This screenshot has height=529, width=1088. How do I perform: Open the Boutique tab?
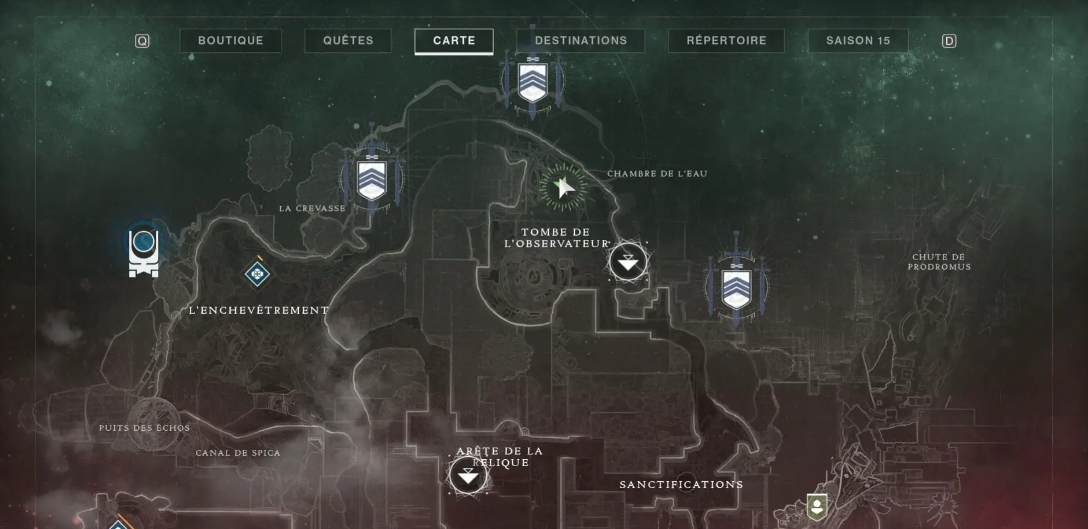point(230,41)
